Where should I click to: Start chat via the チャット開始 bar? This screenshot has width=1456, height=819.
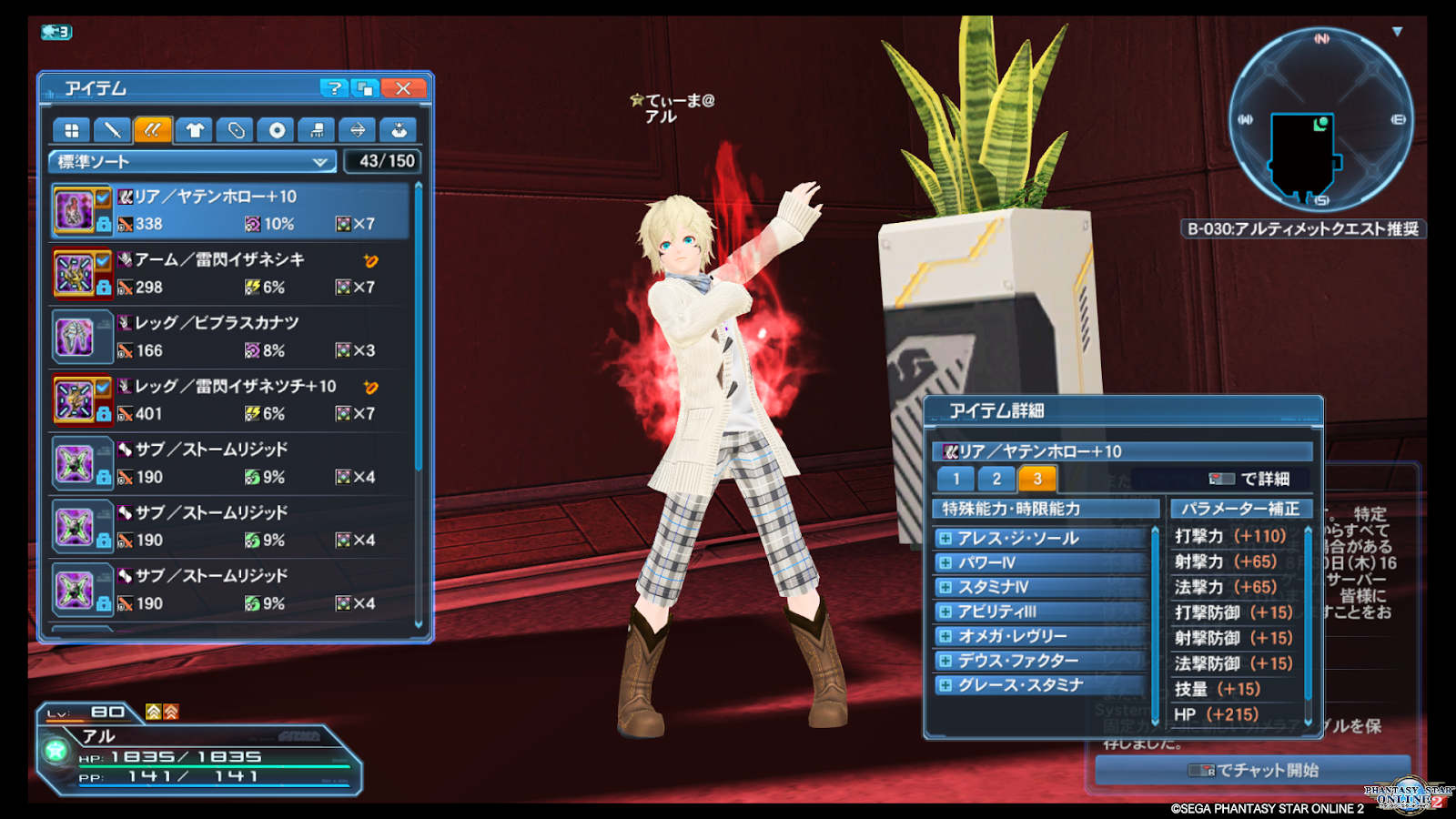[1253, 771]
